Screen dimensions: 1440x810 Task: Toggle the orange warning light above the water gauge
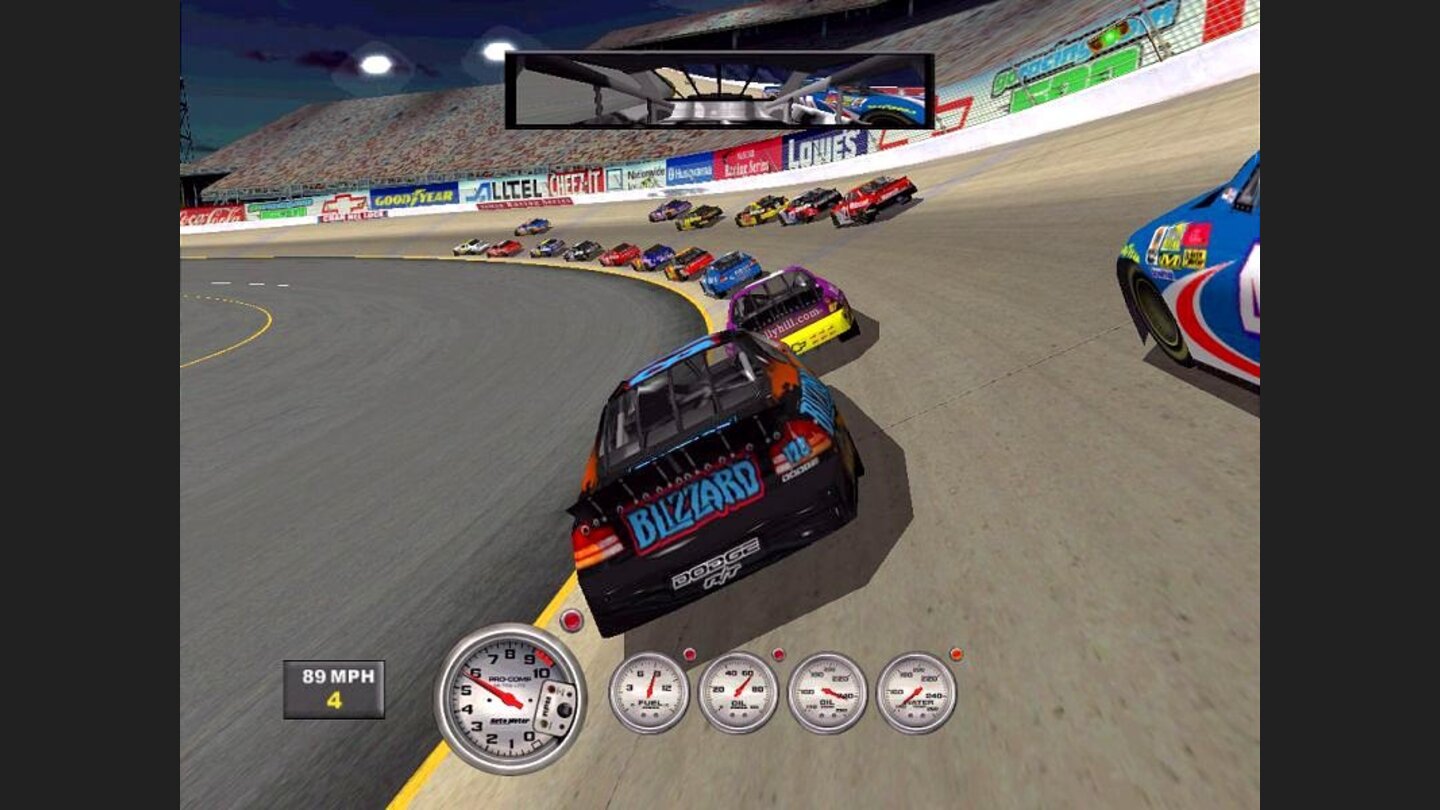point(955,654)
